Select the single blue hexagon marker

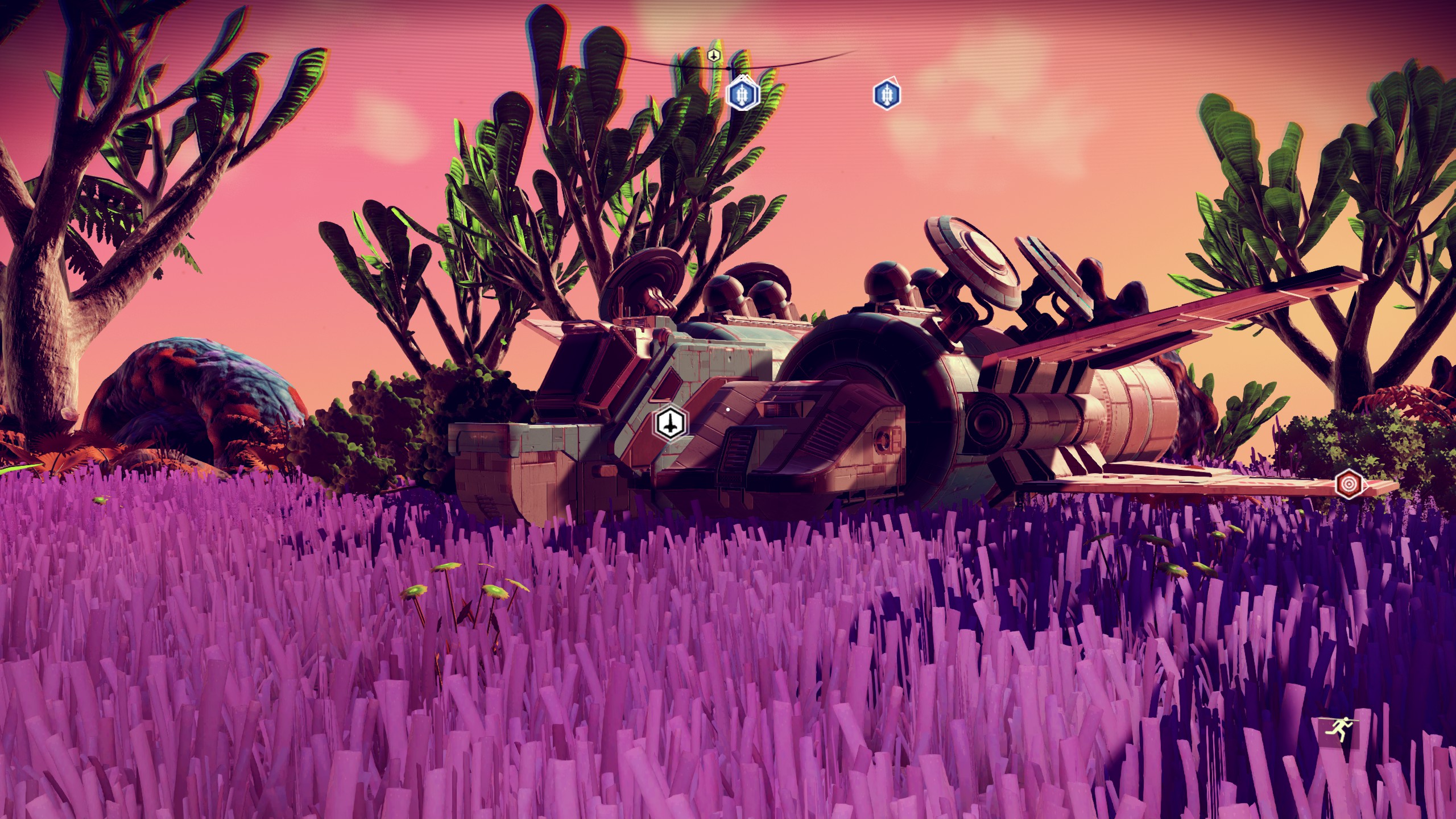click(886, 94)
